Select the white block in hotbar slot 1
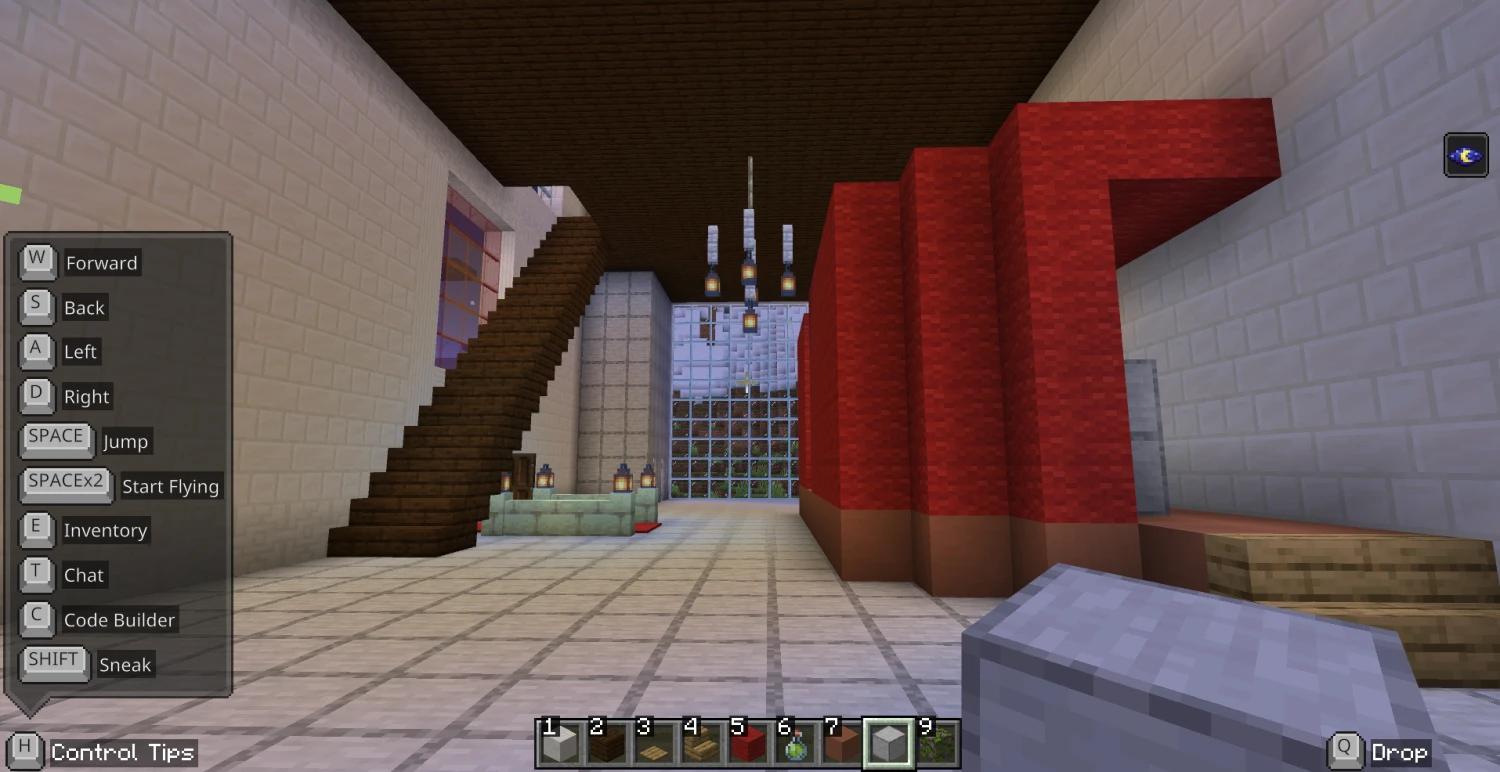Image resolution: width=1500 pixels, height=772 pixels. click(560, 744)
